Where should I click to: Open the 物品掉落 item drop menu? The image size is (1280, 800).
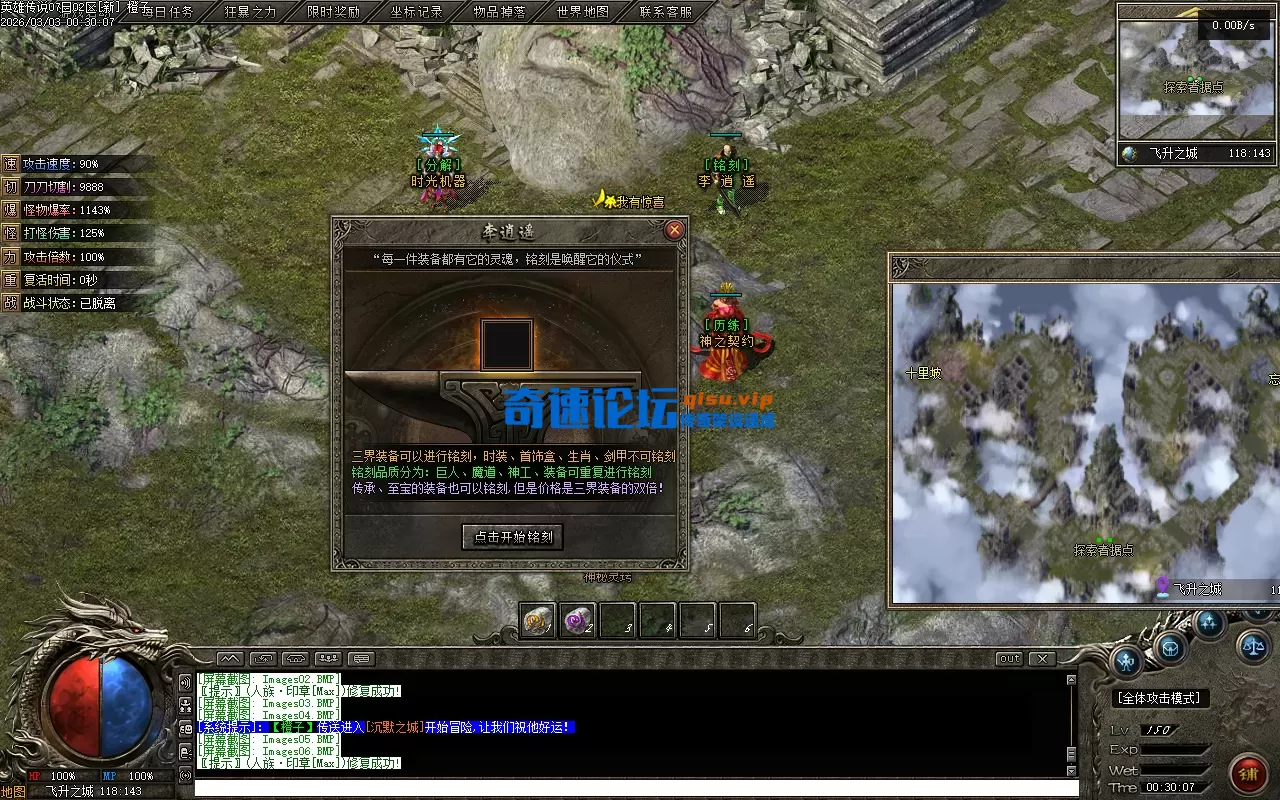pos(499,13)
